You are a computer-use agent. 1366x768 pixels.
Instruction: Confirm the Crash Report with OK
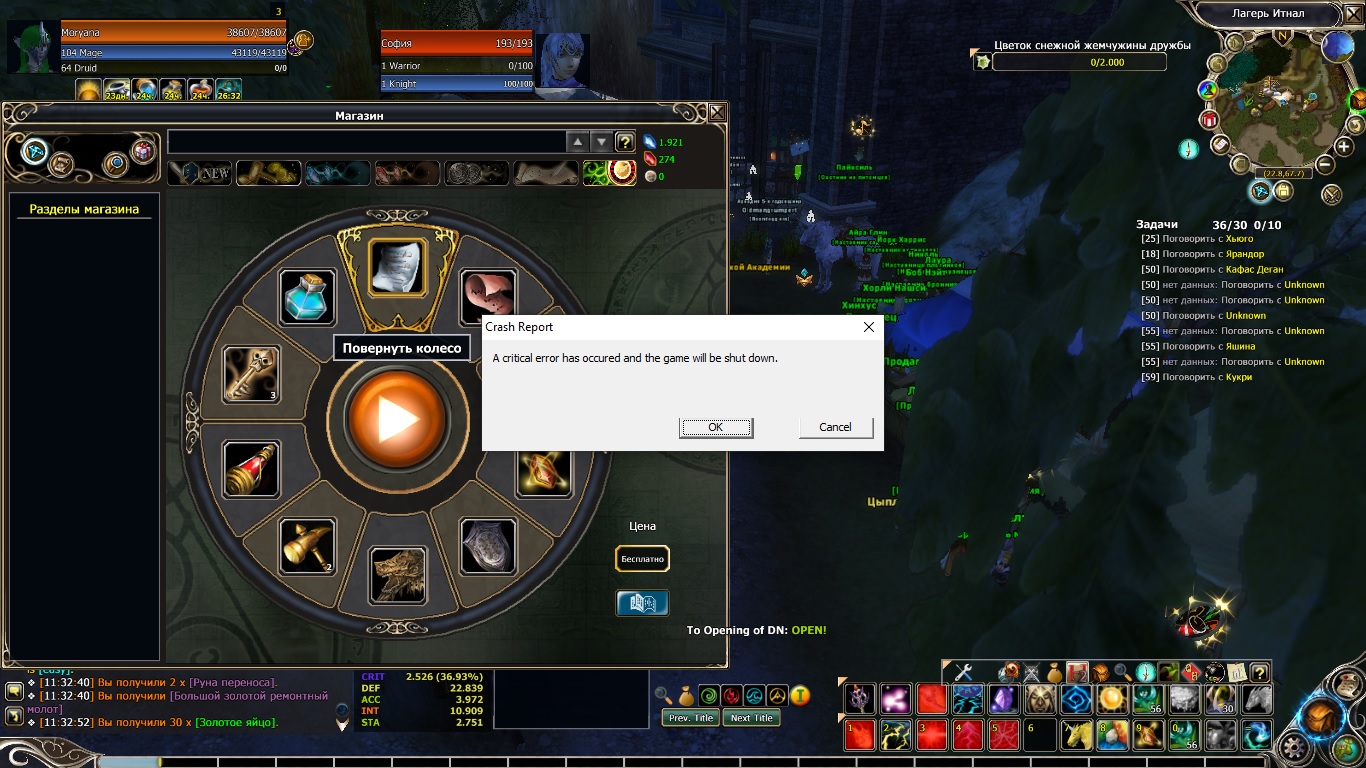(716, 427)
